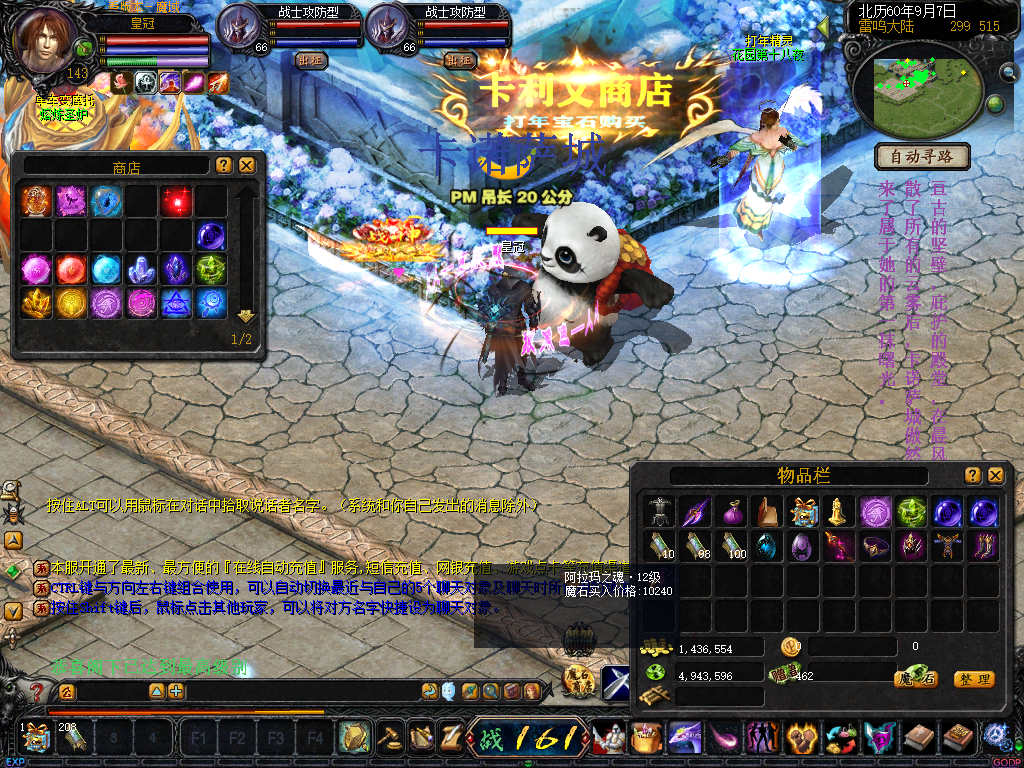Choose the yellow crystal cluster shop item

37,303
